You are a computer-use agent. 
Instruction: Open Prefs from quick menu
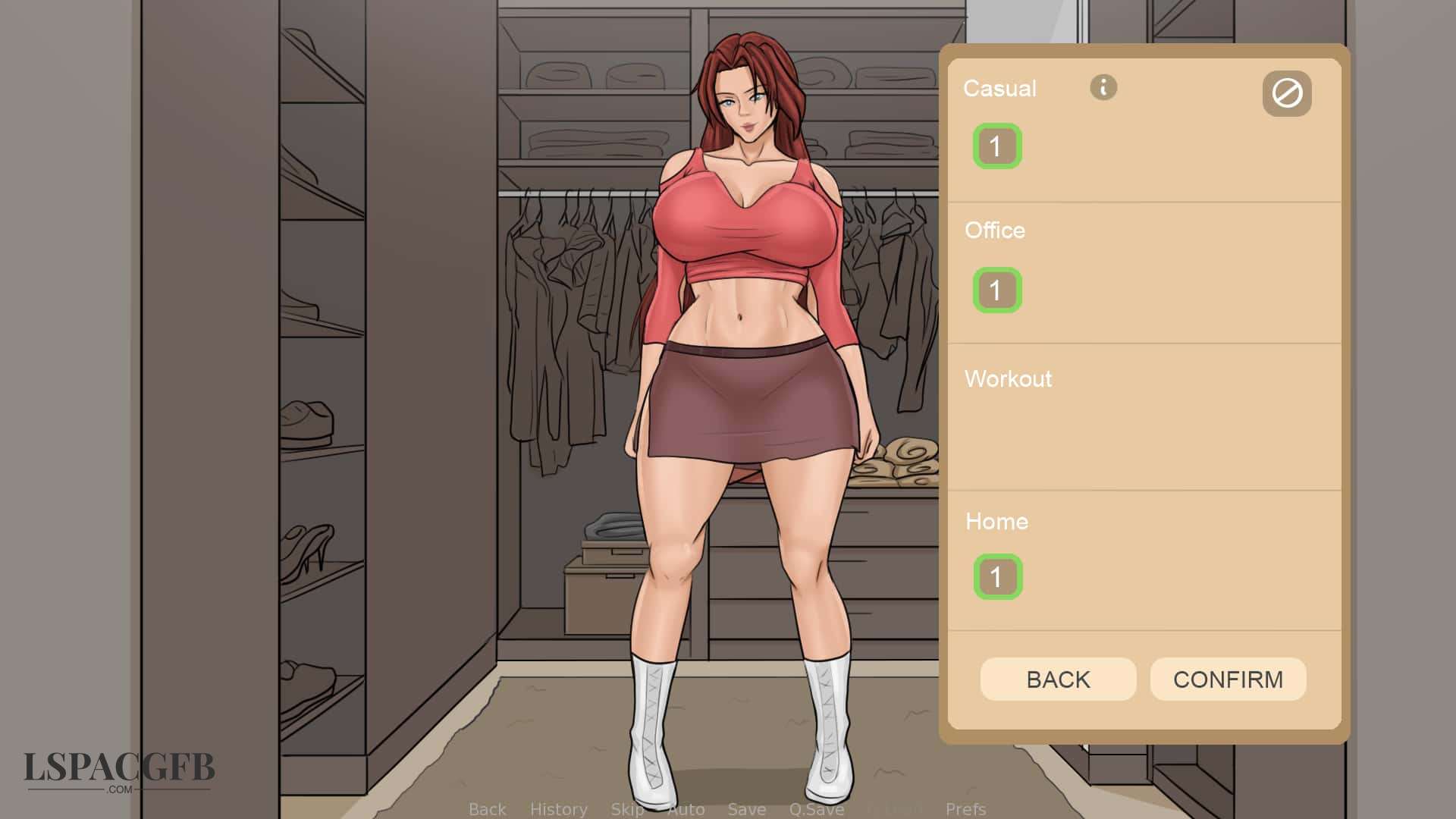pos(965,809)
